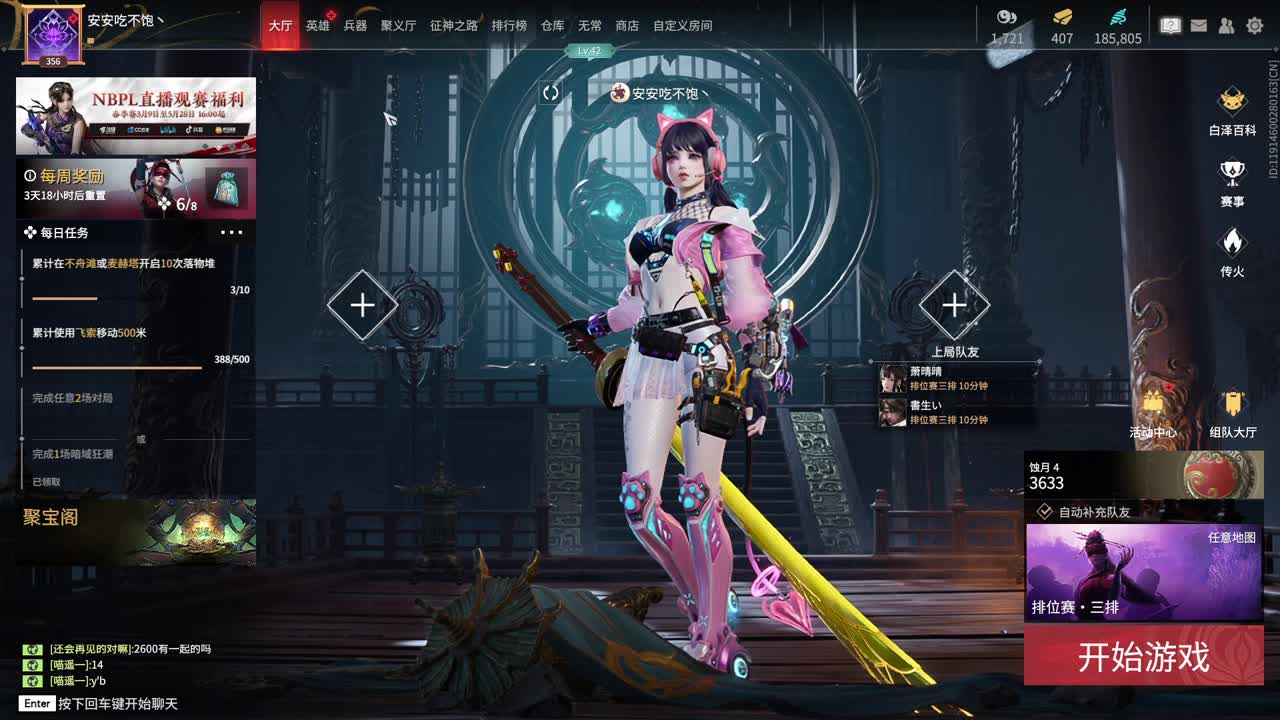
Task: Click the gold bar currency icon
Action: tap(1059, 17)
